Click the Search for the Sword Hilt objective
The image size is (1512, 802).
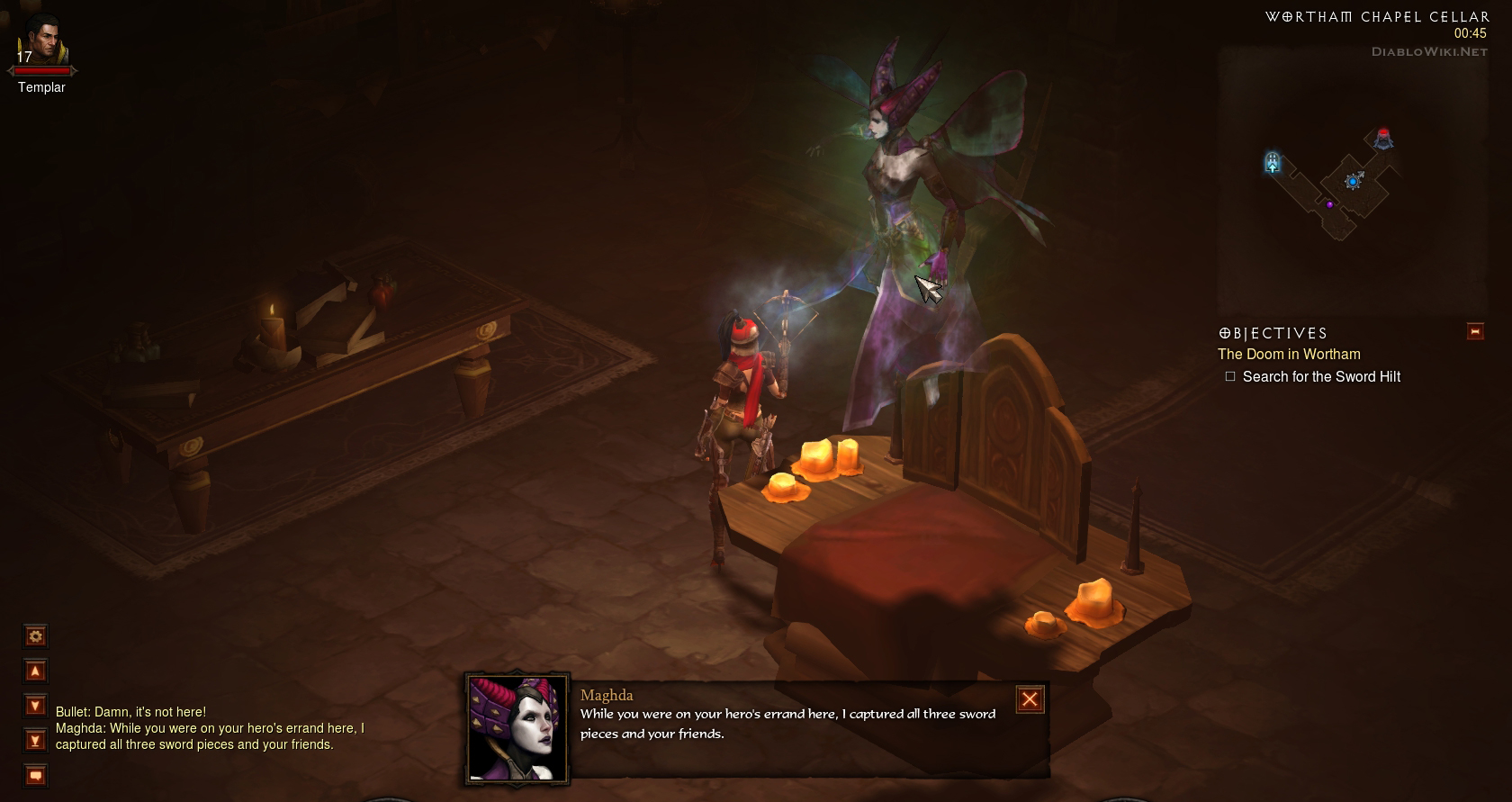[1320, 377]
